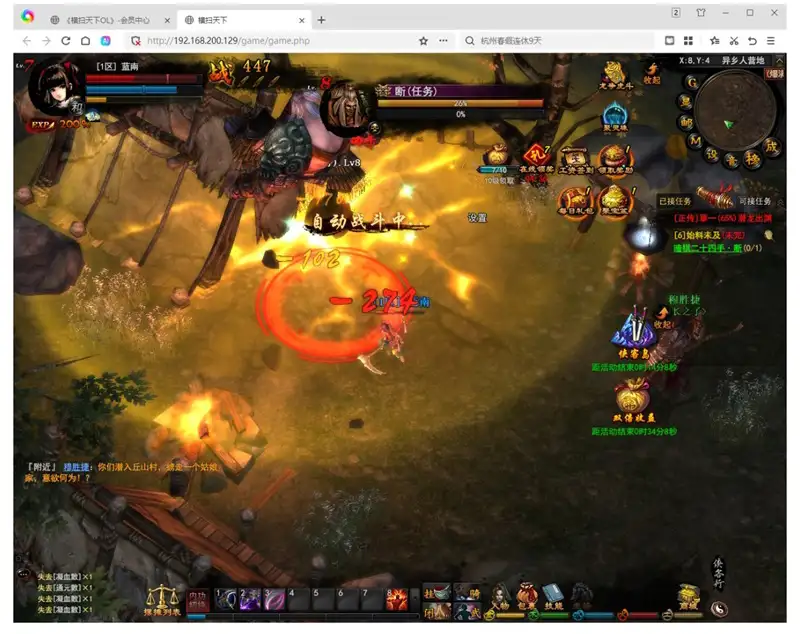Image resolution: width=800 pixels, height=634 pixels.
Task: Open the 聚宝盆 treasure bowl icon
Action: point(614,199)
